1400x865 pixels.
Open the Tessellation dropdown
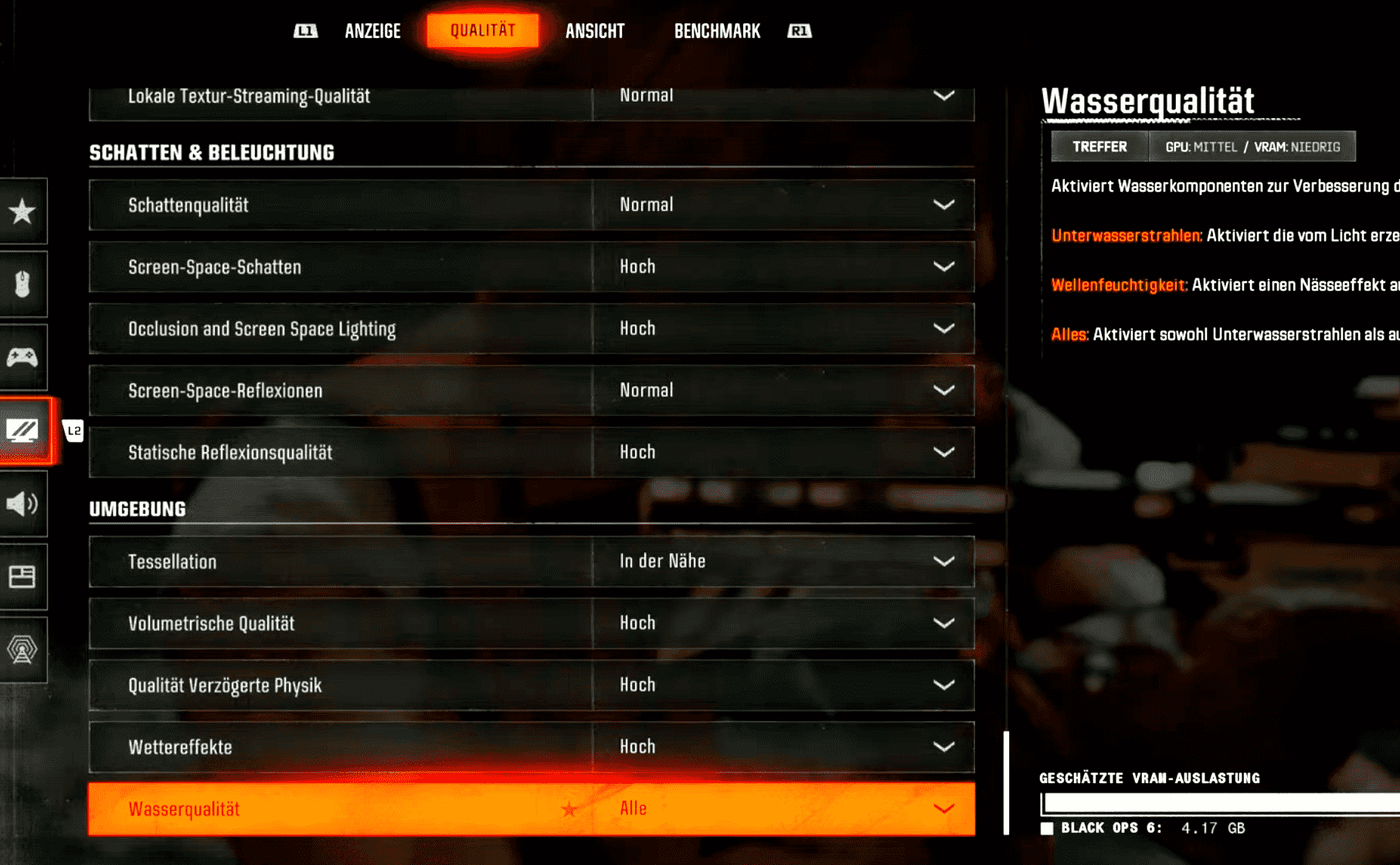(x=783, y=561)
